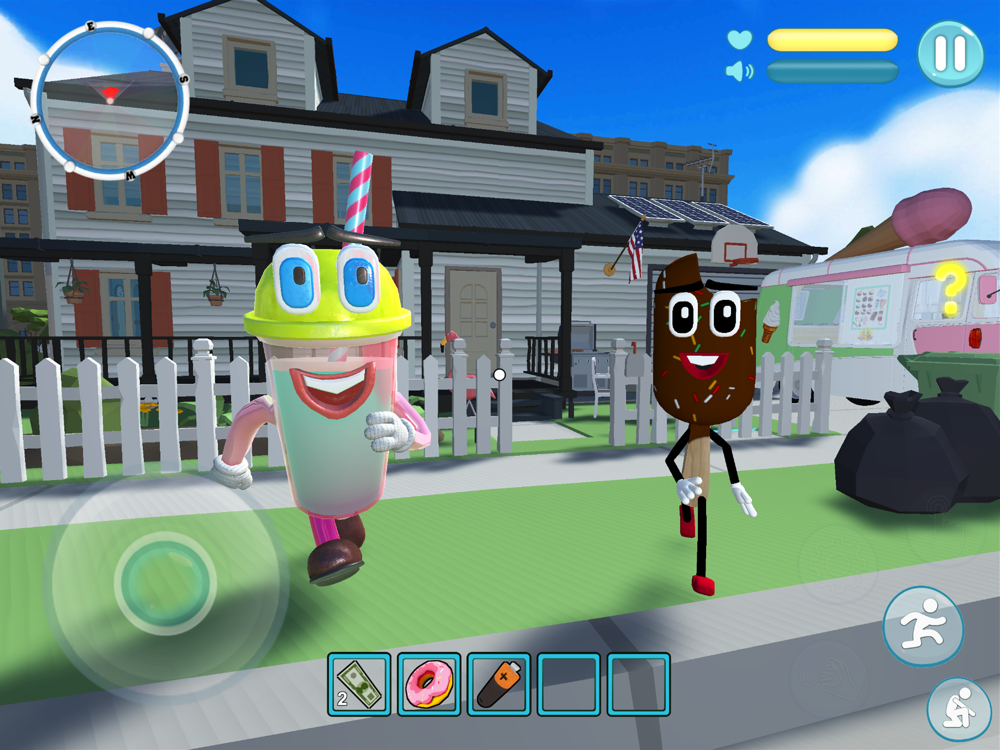Activate the run action button
1000x750 pixels.
(922, 626)
